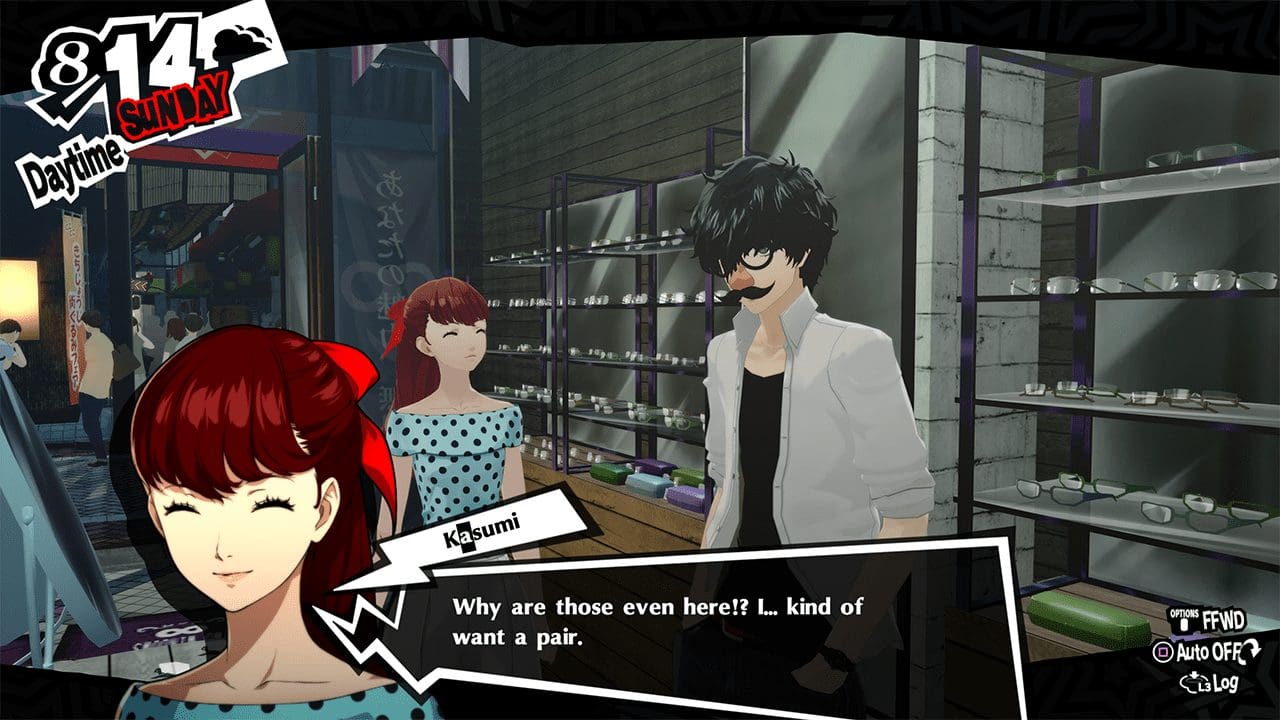Click the FFWD label in the corner

[x=1224, y=620]
